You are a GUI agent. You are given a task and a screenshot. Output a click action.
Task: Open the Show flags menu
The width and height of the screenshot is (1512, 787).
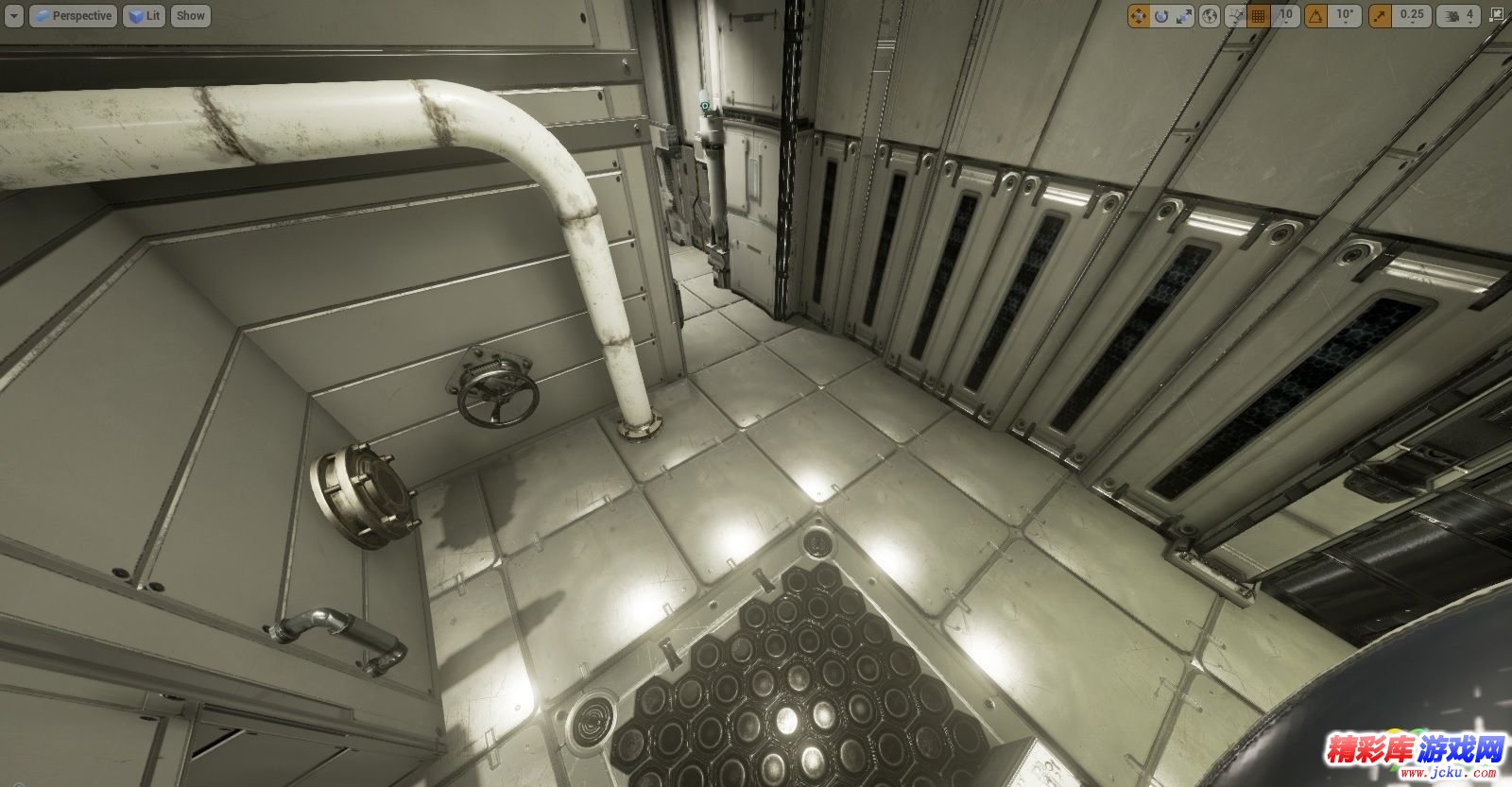[x=190, y=16]
